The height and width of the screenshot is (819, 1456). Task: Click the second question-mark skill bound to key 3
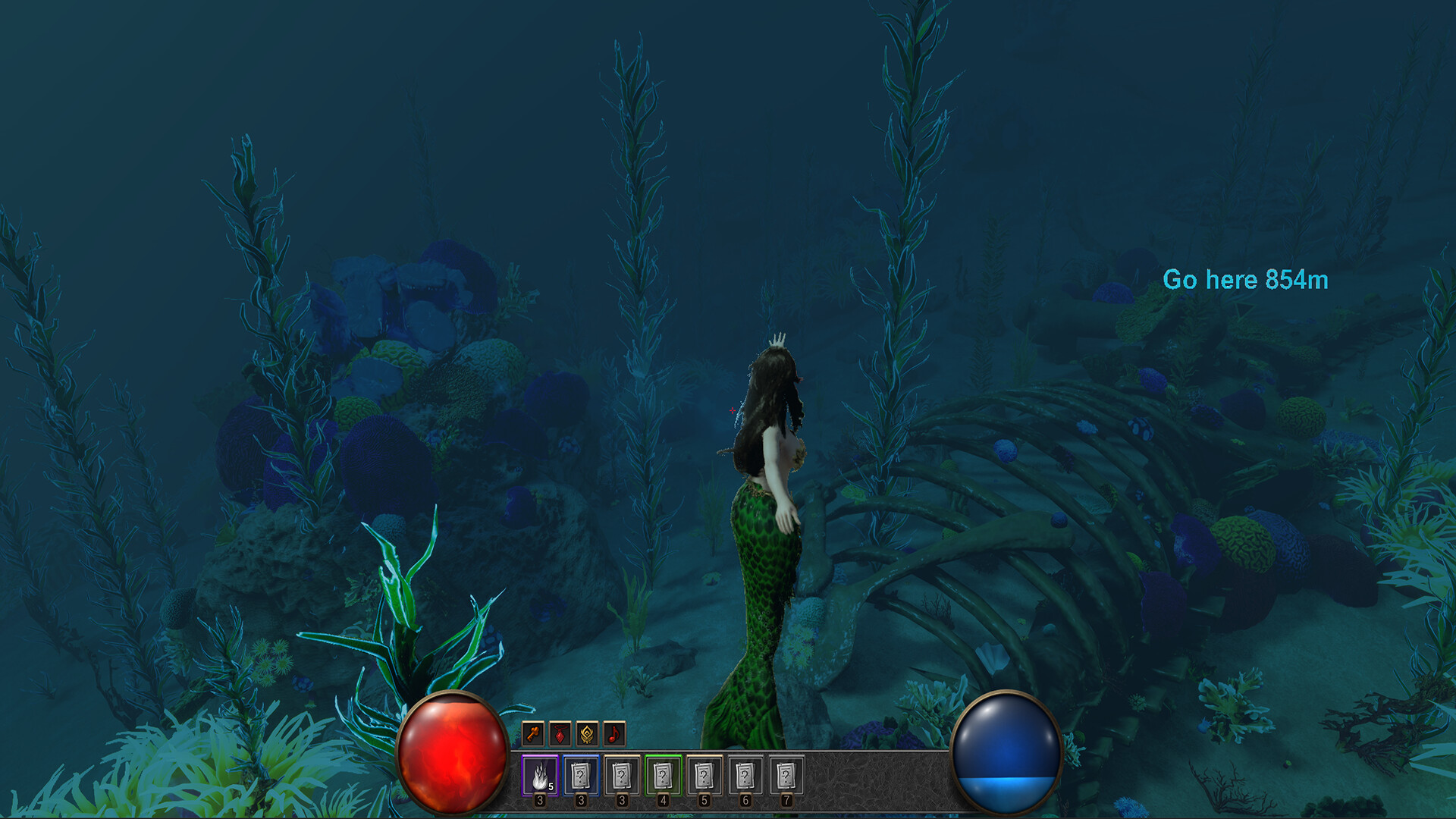pyautogui.click(x=580, y=775)
